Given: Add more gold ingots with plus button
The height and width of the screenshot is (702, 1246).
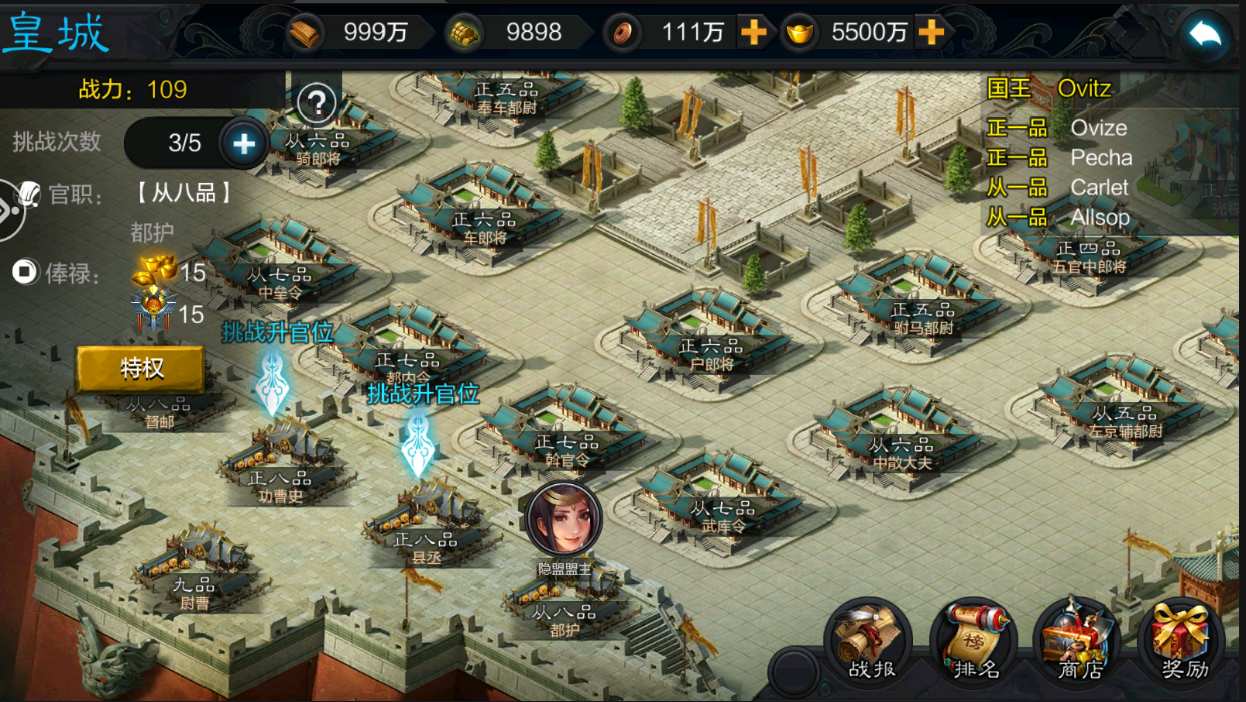Looking at the screenshot, I should [931, 33].
